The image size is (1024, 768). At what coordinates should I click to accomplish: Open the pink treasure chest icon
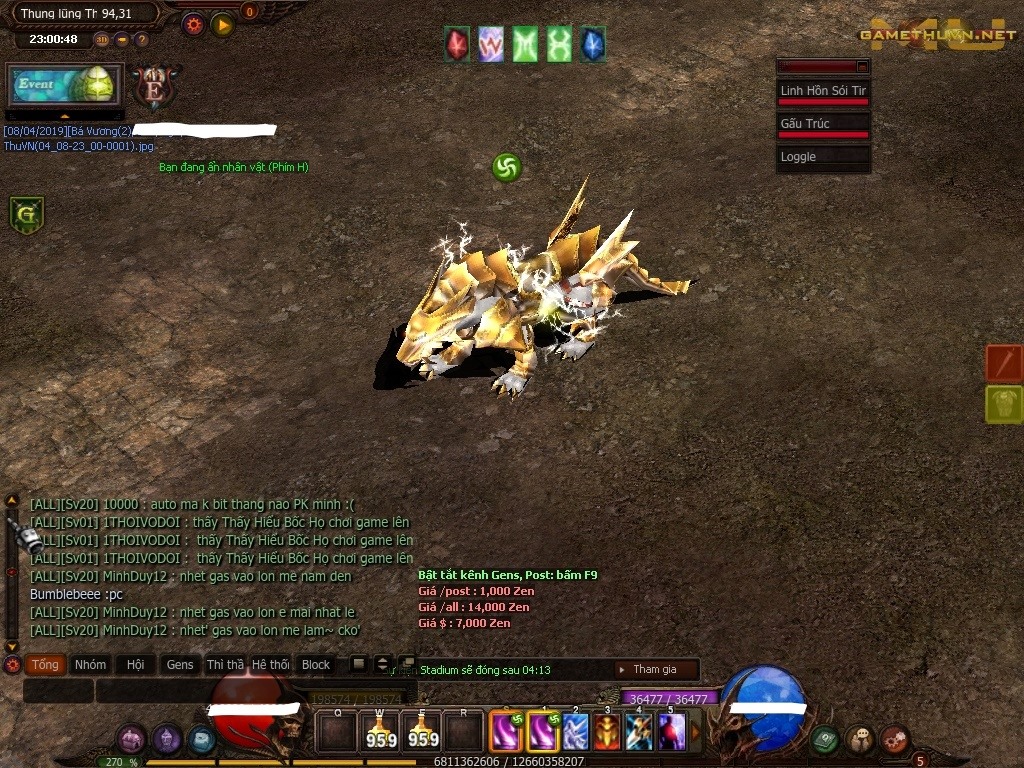[132, 739]
